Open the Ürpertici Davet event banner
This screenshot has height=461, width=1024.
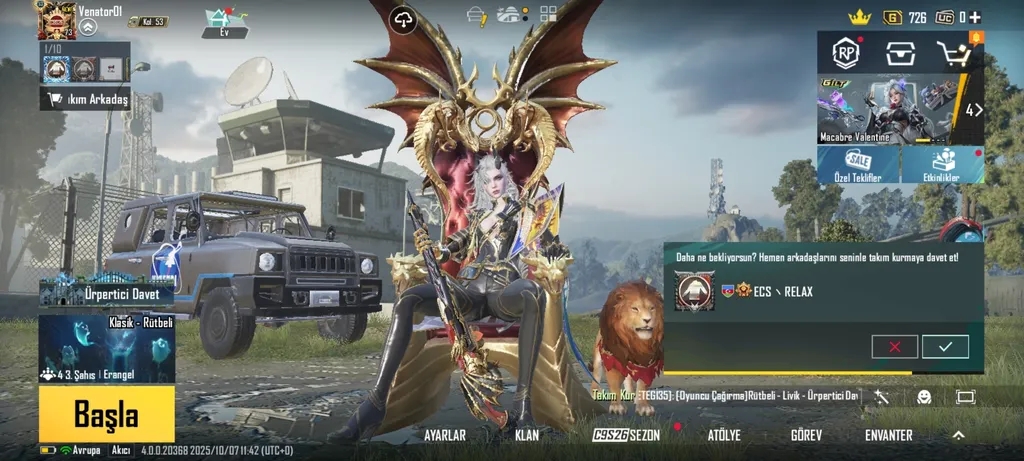(x=107, y=292)
